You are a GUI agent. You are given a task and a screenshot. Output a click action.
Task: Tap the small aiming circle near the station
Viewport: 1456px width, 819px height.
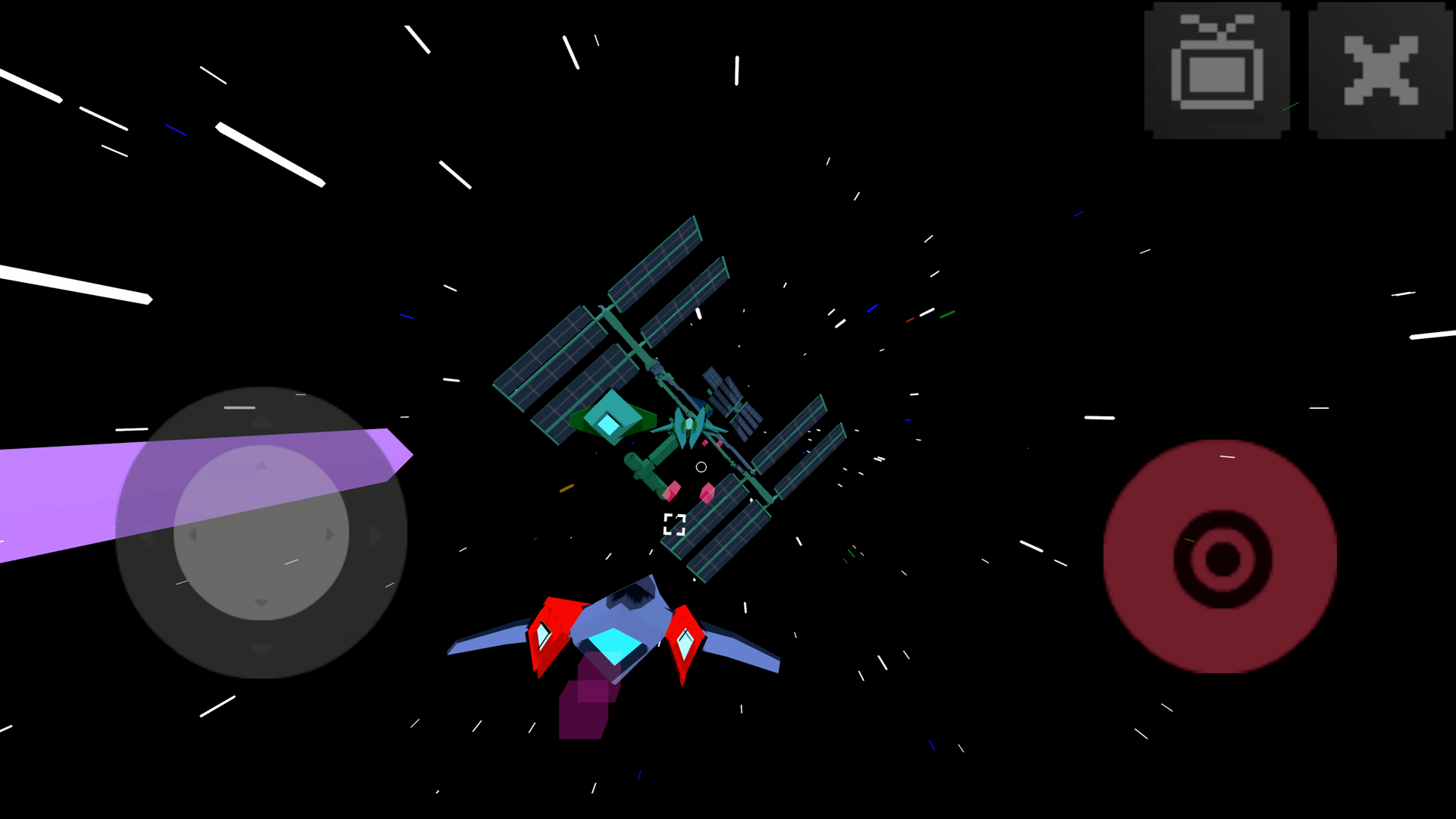click(x=700, y=466)
